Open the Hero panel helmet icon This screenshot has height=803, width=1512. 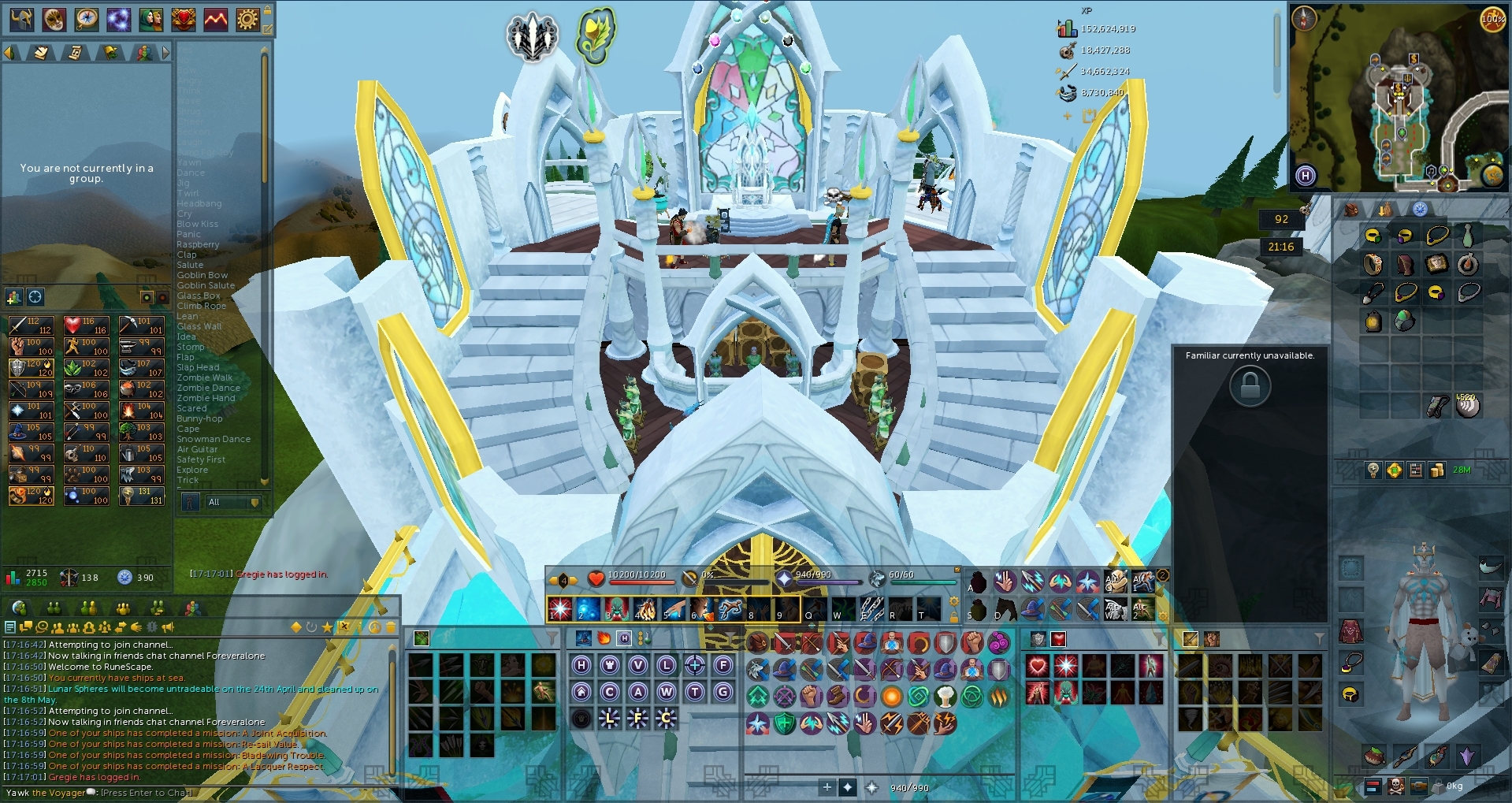coord(22,20)
